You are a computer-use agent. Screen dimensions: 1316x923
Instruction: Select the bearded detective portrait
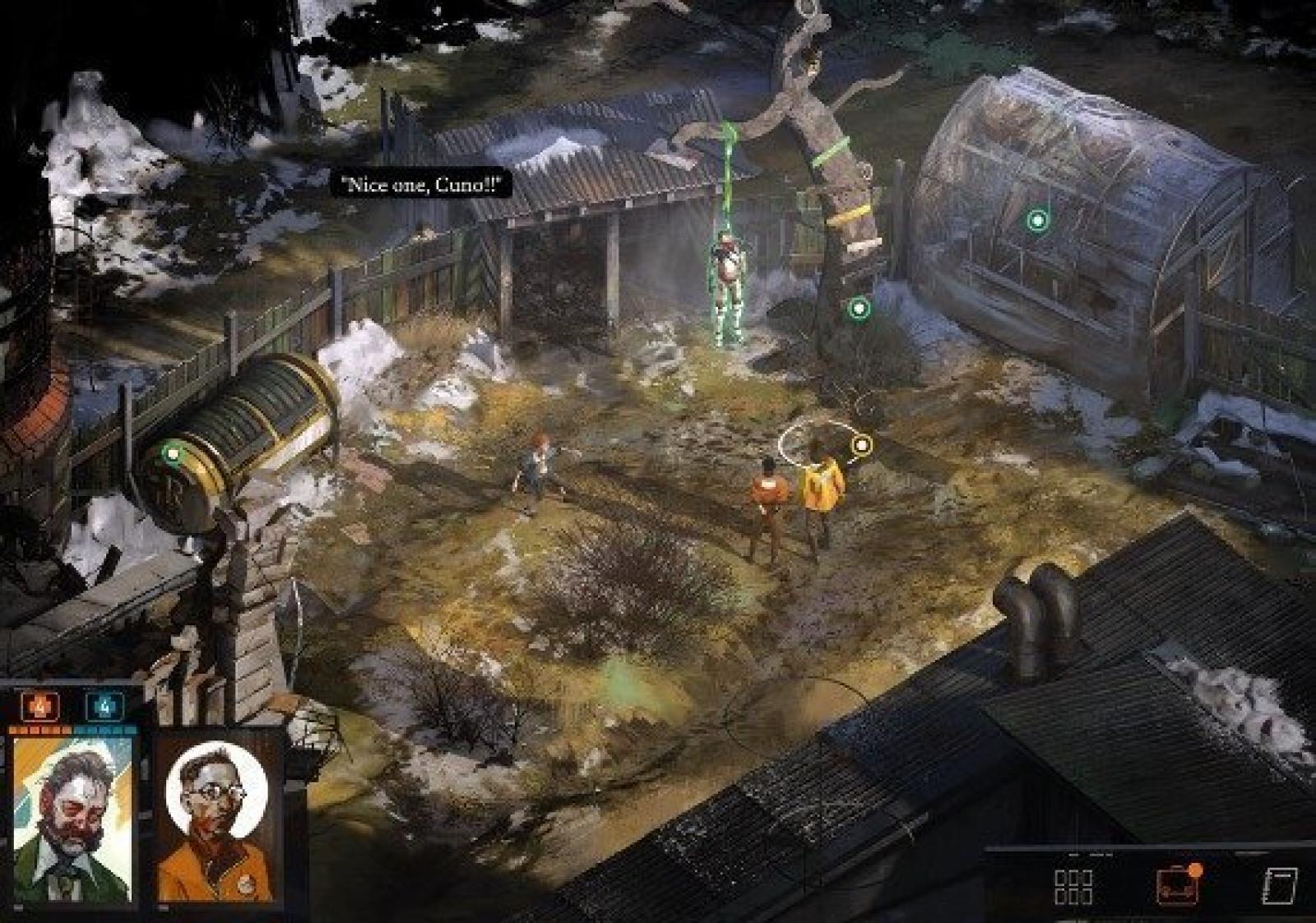click(x=72, y=818)
